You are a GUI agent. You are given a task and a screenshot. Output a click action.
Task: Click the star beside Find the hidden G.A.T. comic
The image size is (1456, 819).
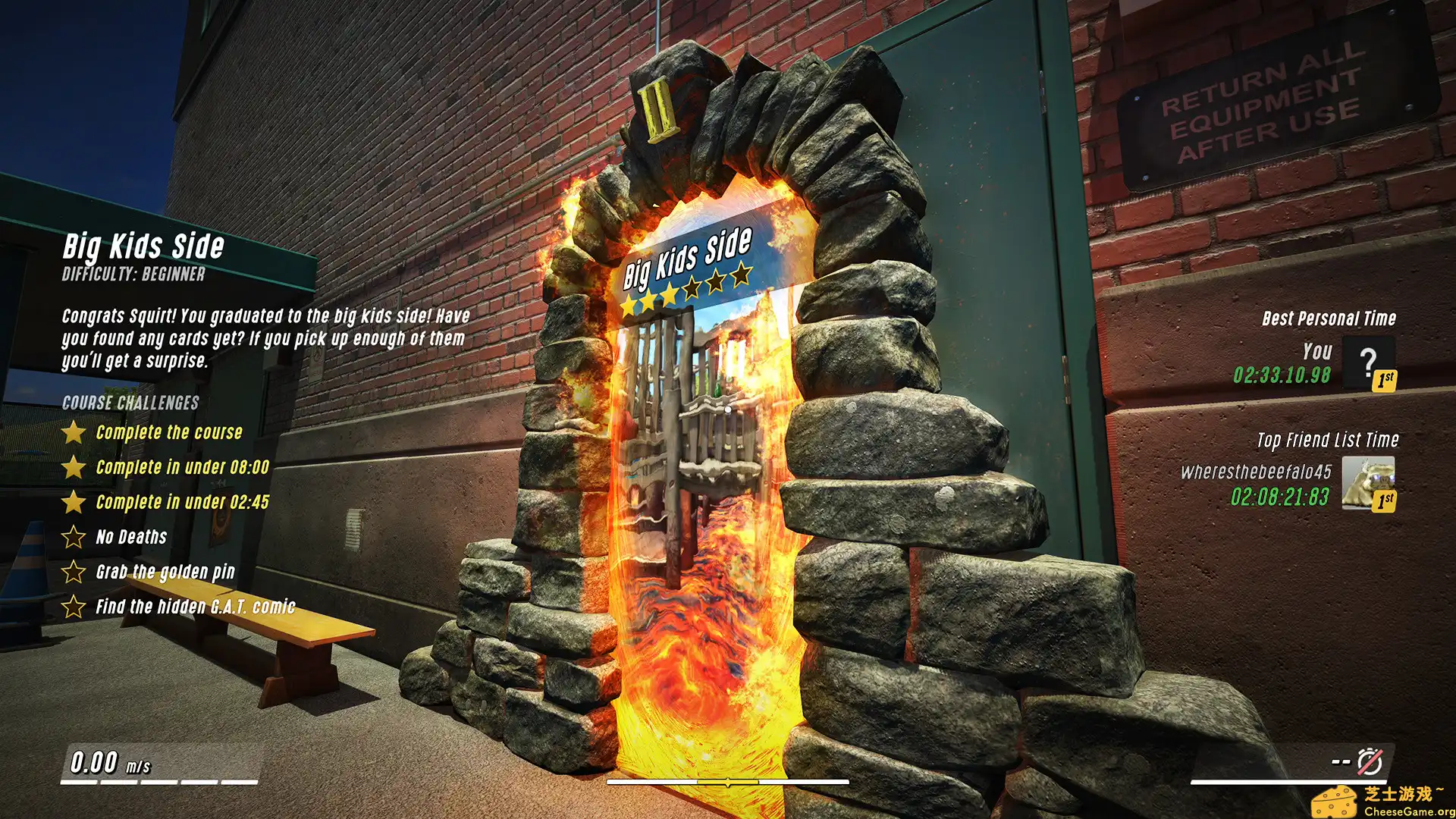point(73,607)
